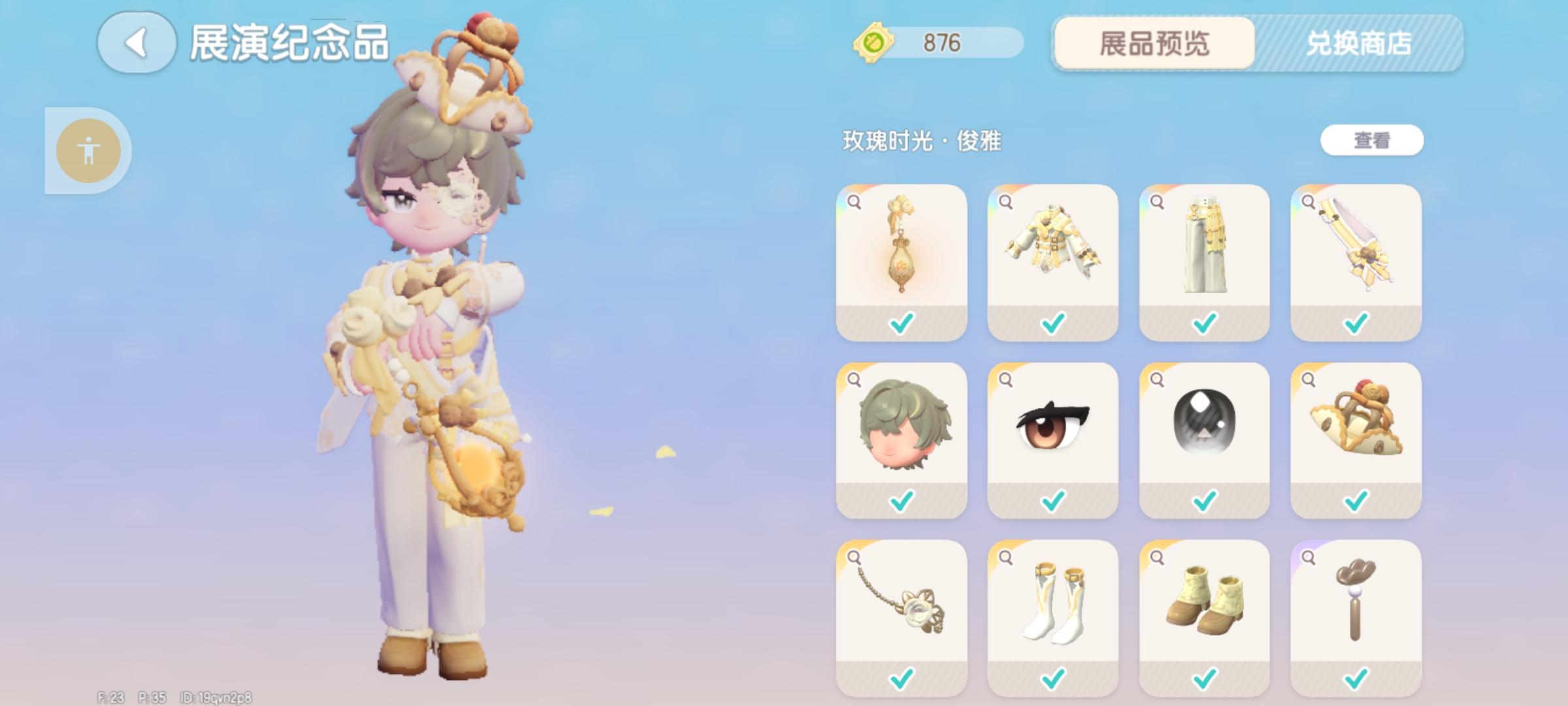Select the 展品预览 tab

1155,44
